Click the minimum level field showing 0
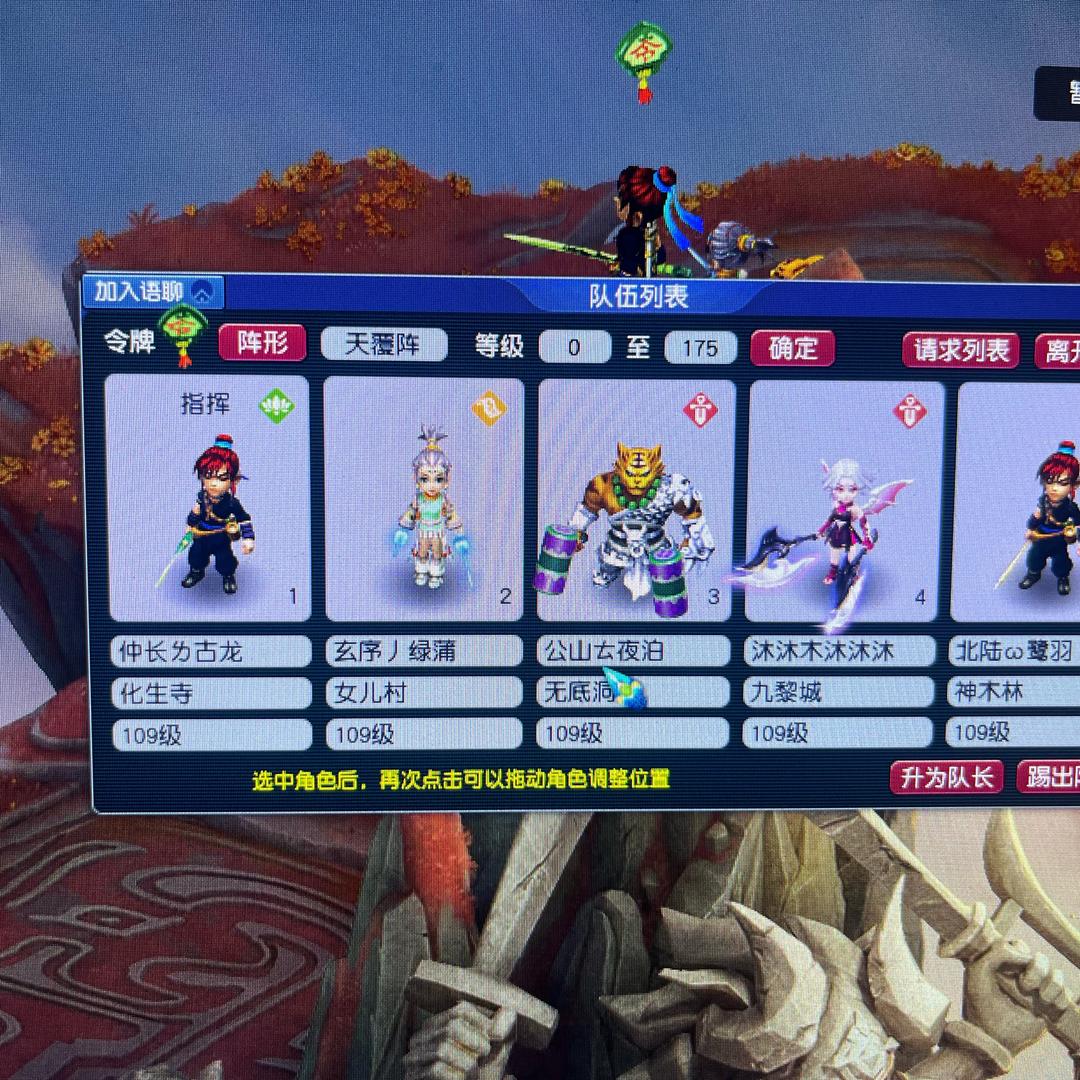The width and height of the screenshot is (1080, 1080). coord(574,348)
